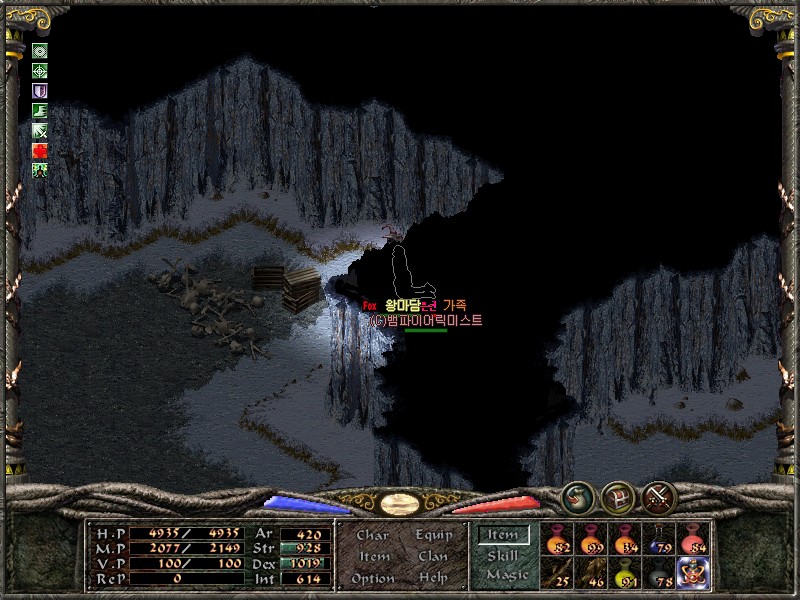Open the Char menu
Image resolution: width=800 pixels, height=600 pixels.
pos(372,535)
